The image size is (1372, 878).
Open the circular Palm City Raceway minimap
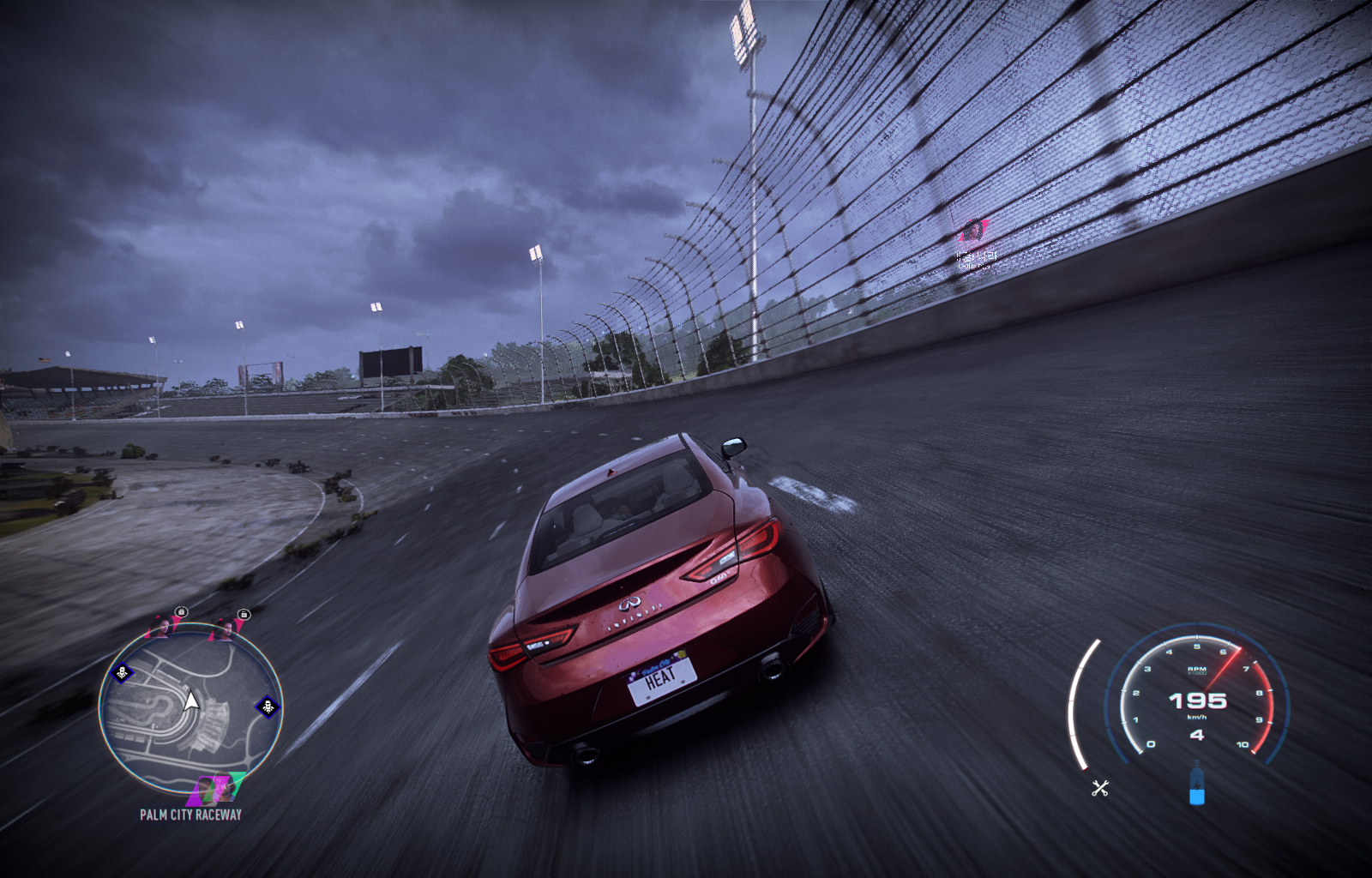[x=190, y=708]
